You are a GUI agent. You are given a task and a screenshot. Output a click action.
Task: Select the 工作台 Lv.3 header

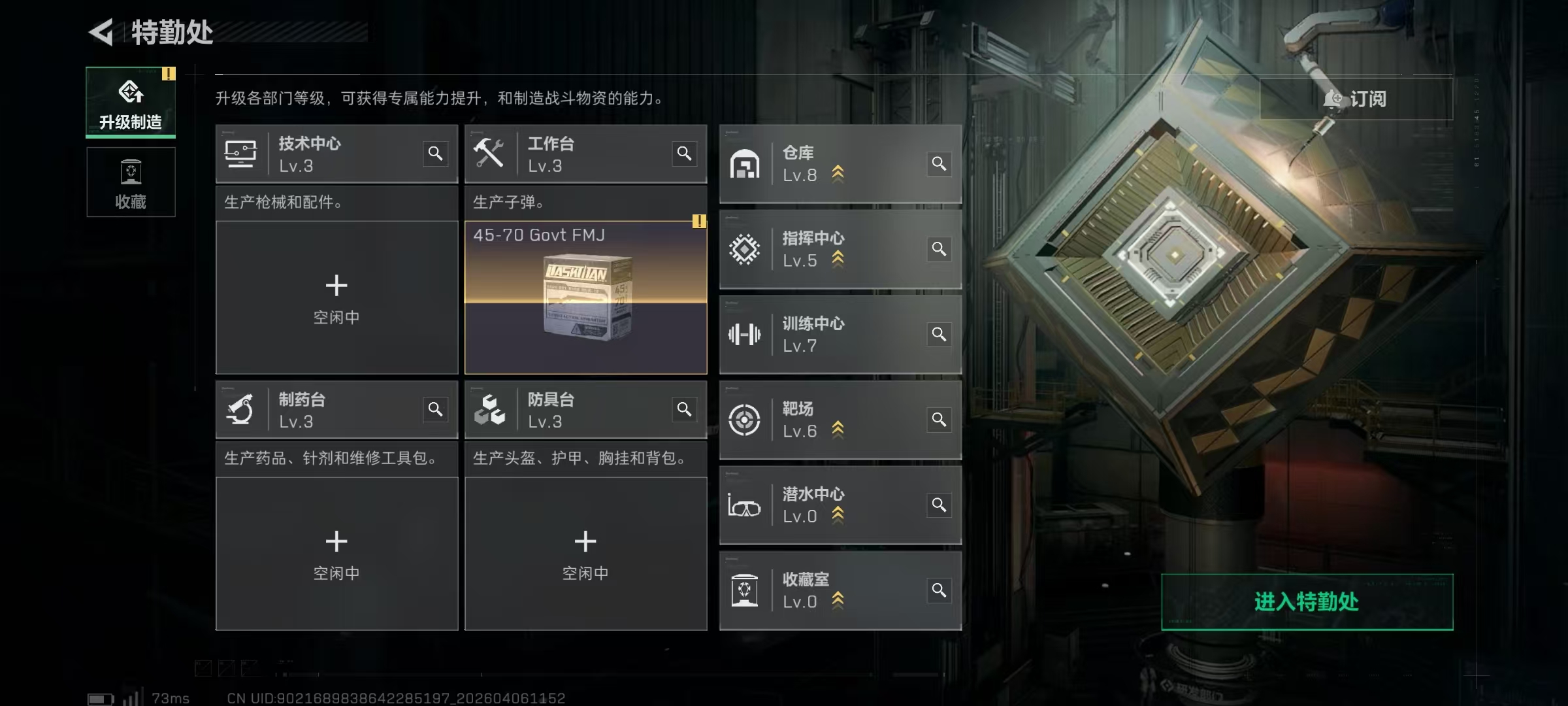pyautogui.click(x=562, y=154)
